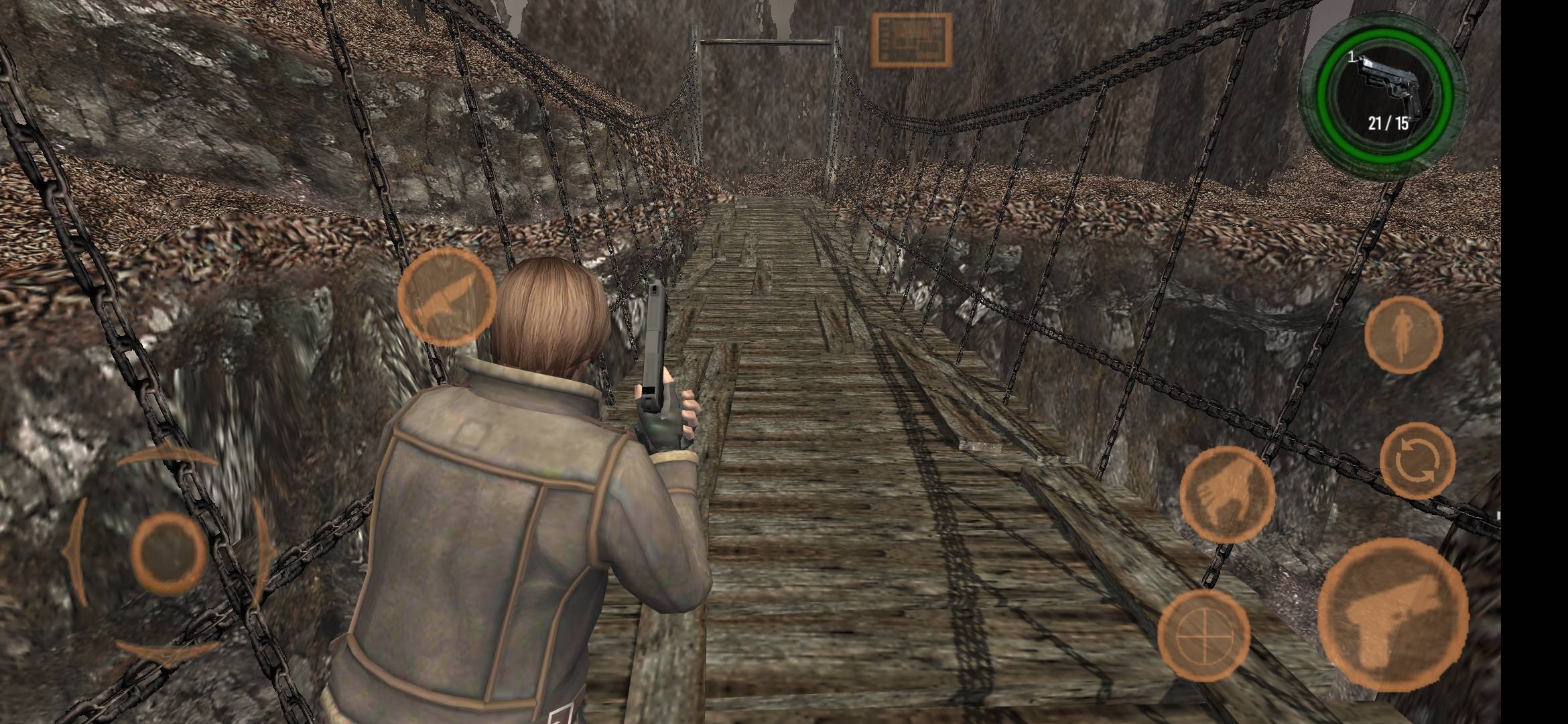Reload using the circular arrows button
This screenshot has width=1568, height=724.
click(x=1417, y=461)
